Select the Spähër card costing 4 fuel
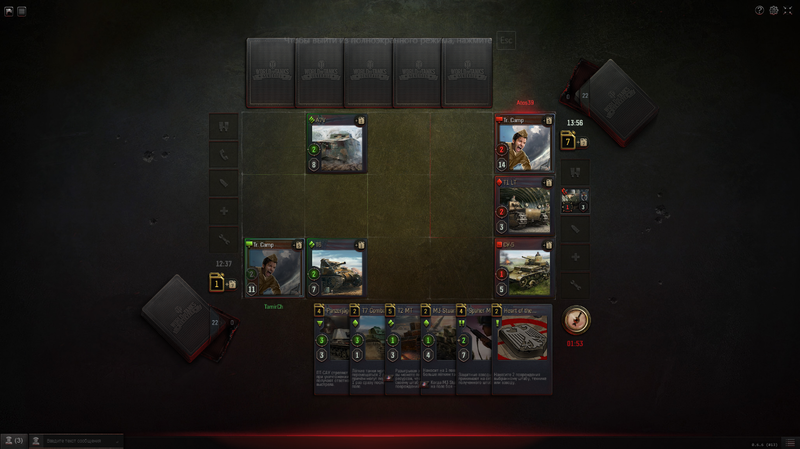 (472, 348)
